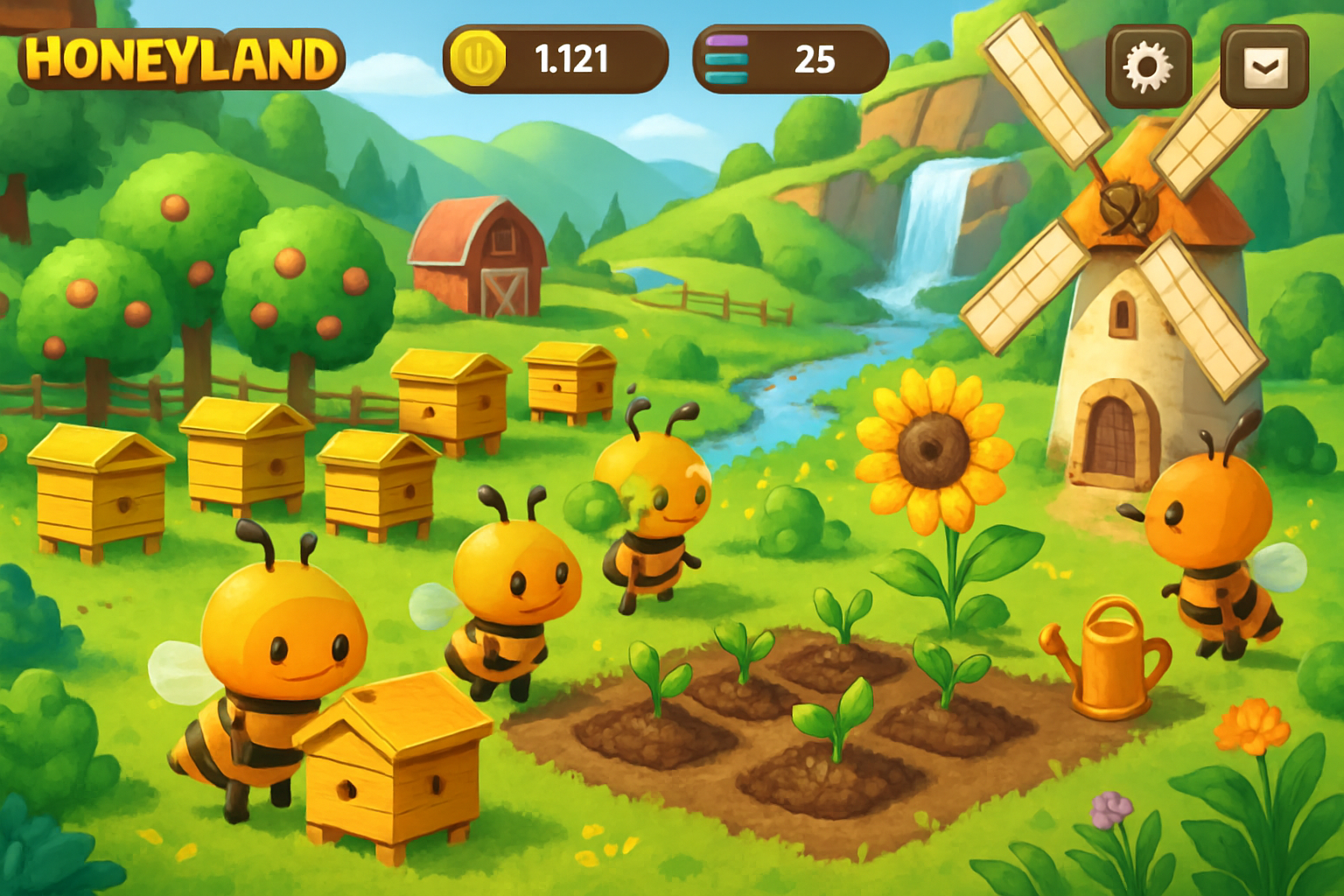Open the mail inbox icon
The height and width of the screenshot is (896, 1344).
pos(1262,64)
